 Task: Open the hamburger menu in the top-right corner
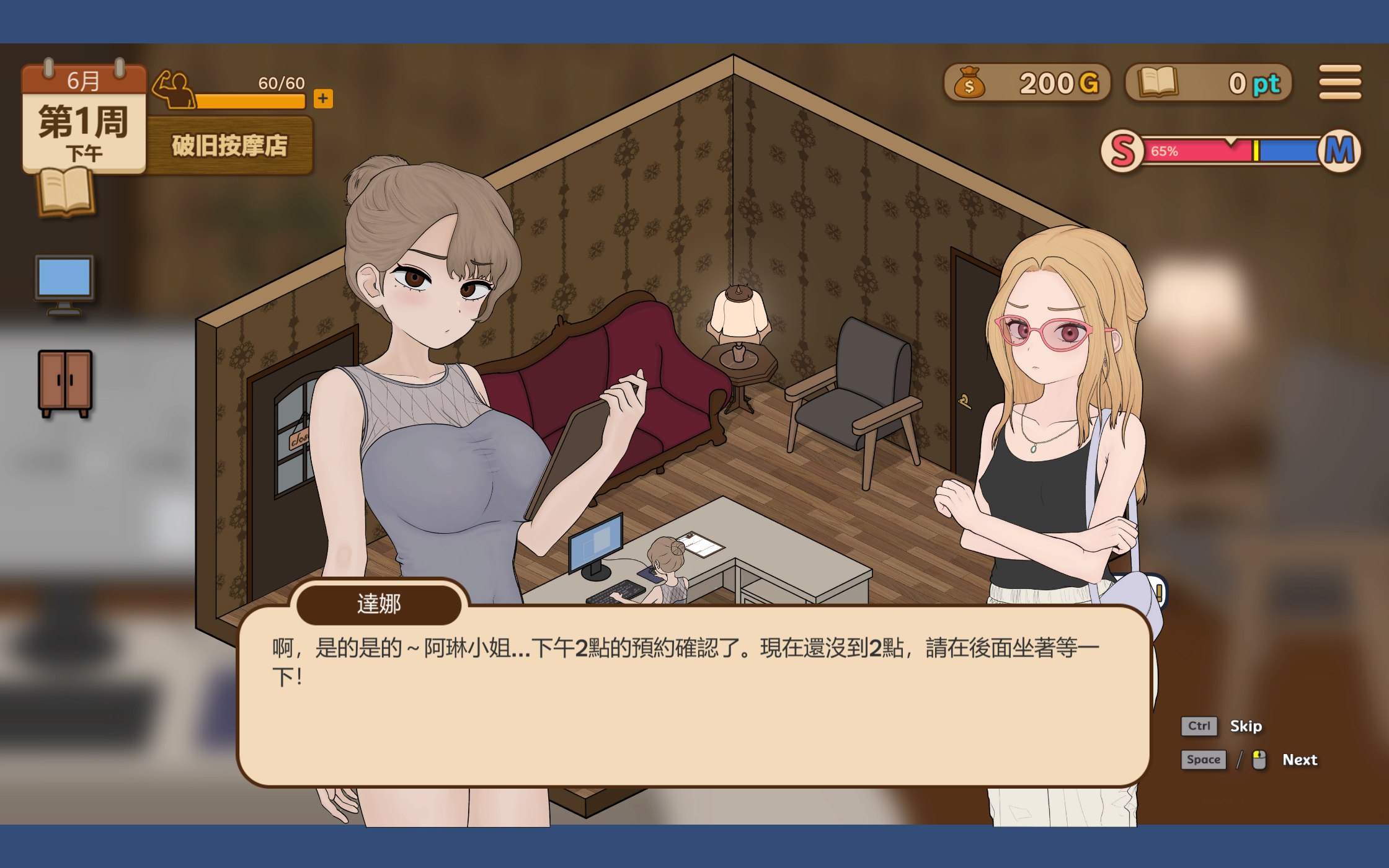pyautogui.click(x=1340, y=81)
